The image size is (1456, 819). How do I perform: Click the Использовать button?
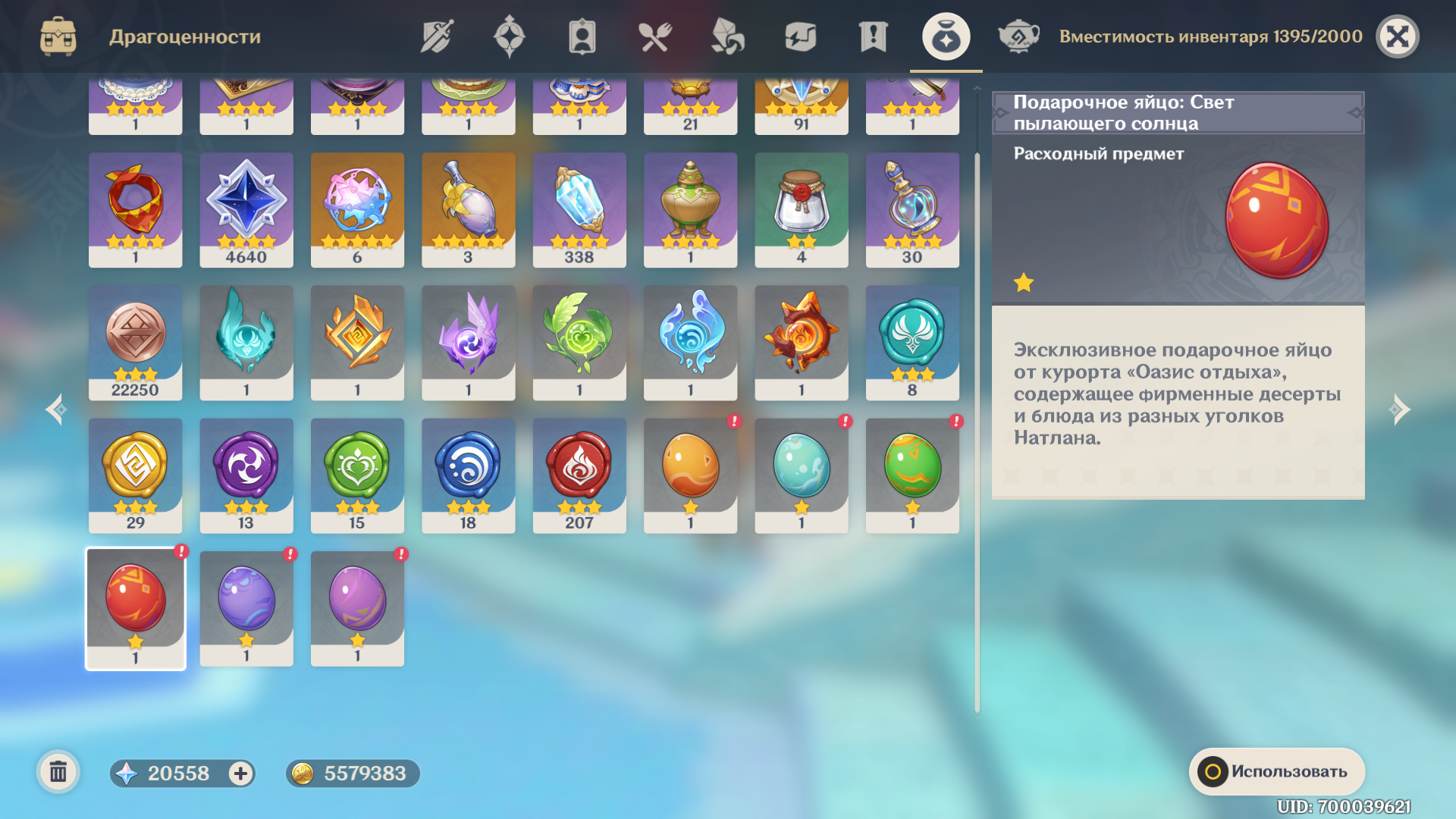pos(1277,771)
